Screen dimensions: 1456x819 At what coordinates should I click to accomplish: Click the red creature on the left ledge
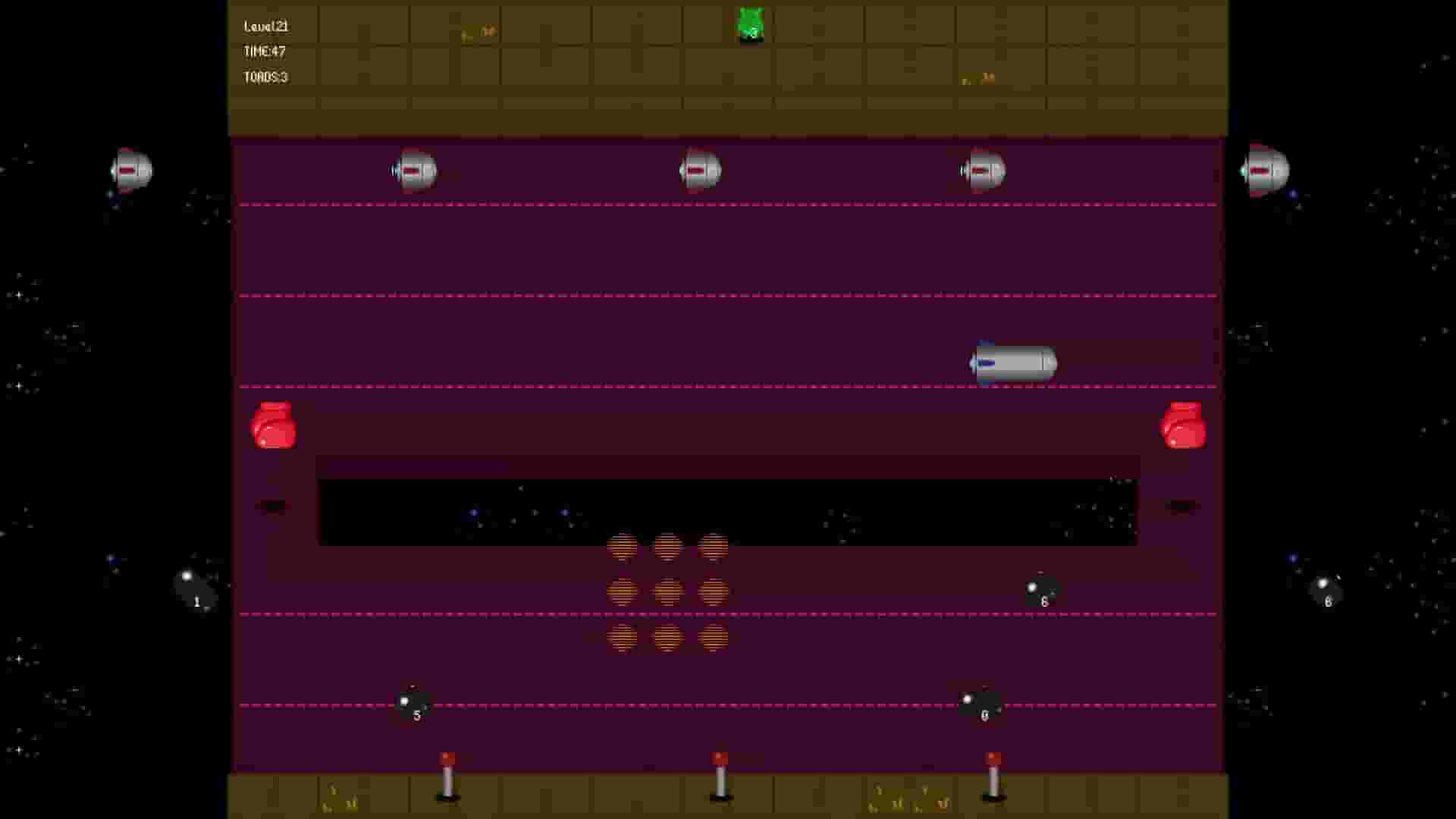tap(273, 425)
